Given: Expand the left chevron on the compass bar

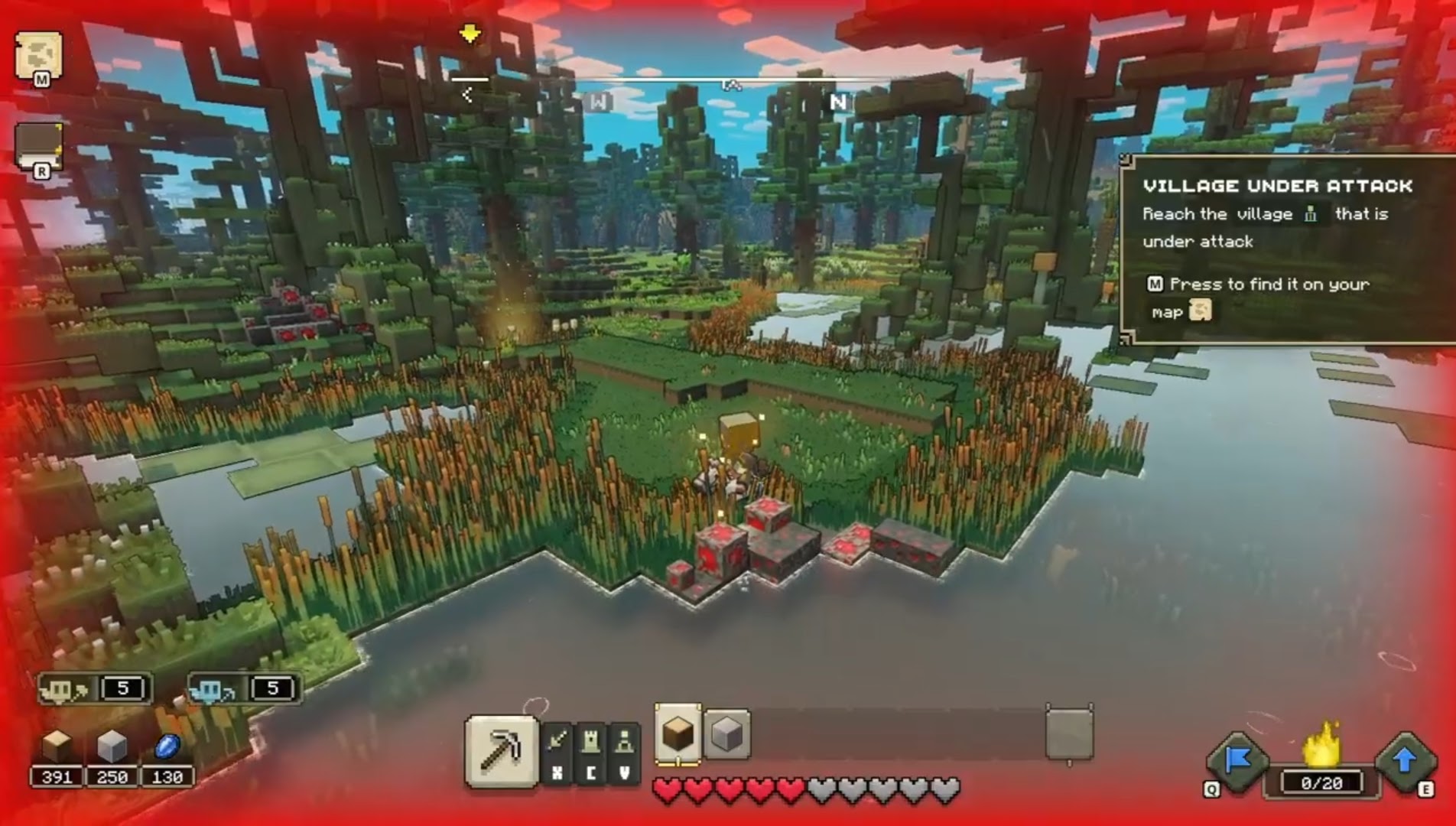Looking at the screenshot, I should [x=467, y=96].
